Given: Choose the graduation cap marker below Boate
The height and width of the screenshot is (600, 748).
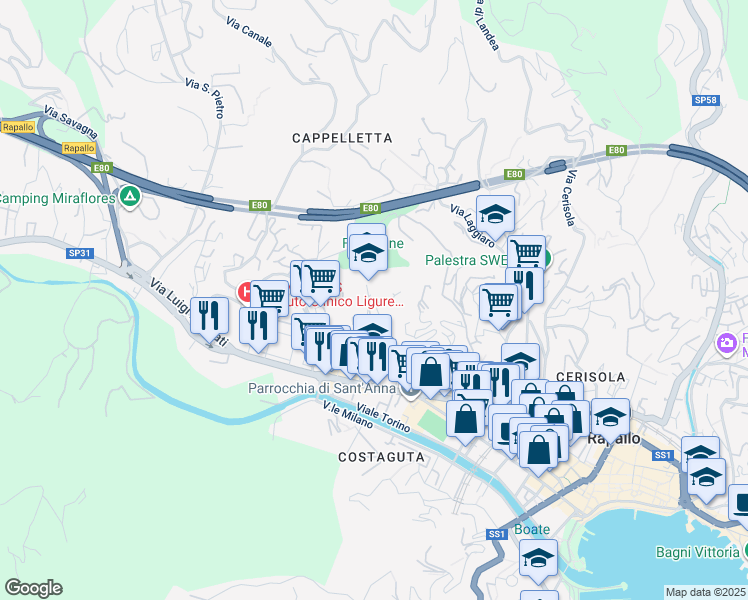Looking at the screenshot, I should pos(538,558).
